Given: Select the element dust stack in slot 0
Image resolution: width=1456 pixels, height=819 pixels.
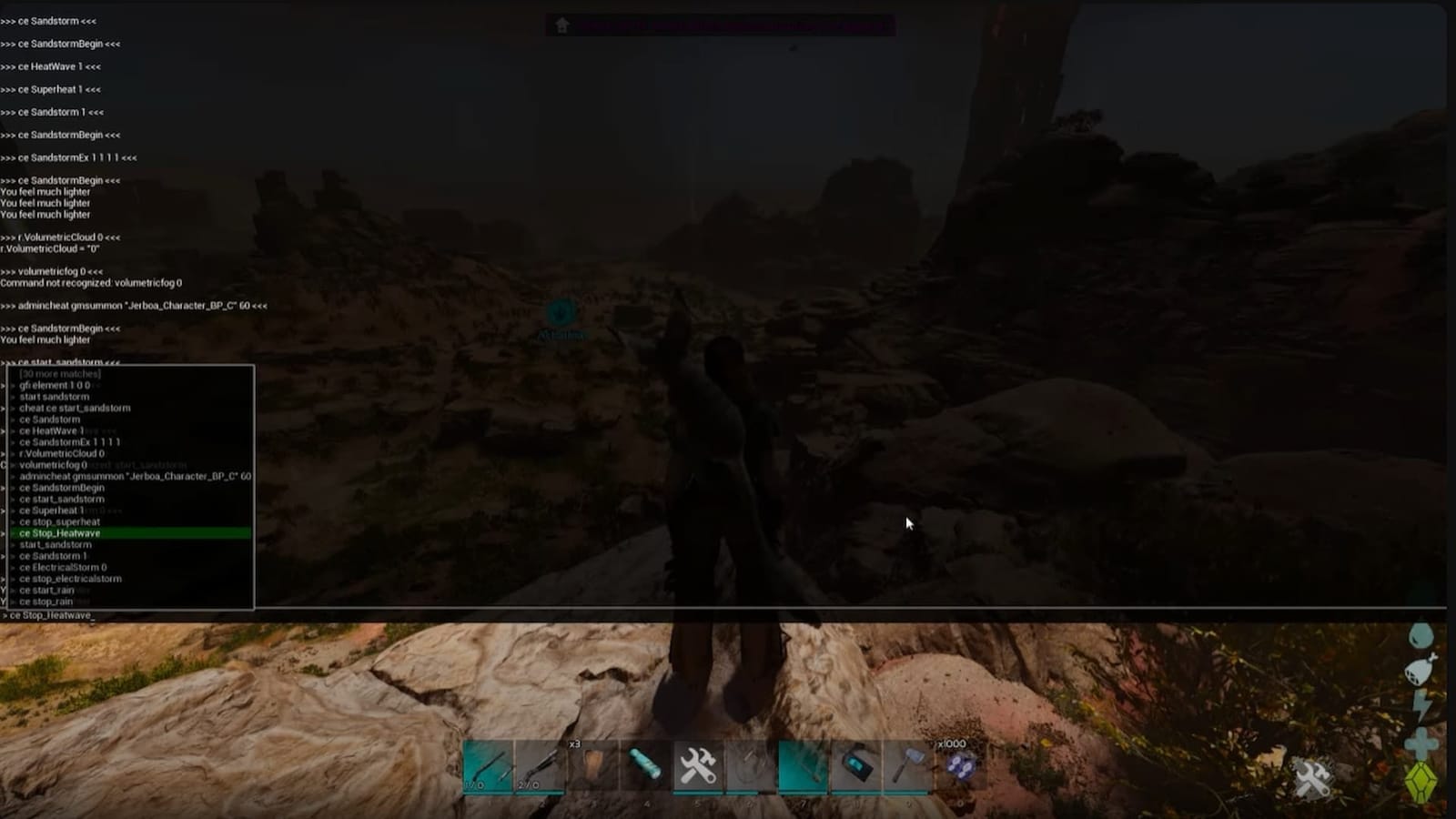Looking at the screenshot, I should 957,767.
